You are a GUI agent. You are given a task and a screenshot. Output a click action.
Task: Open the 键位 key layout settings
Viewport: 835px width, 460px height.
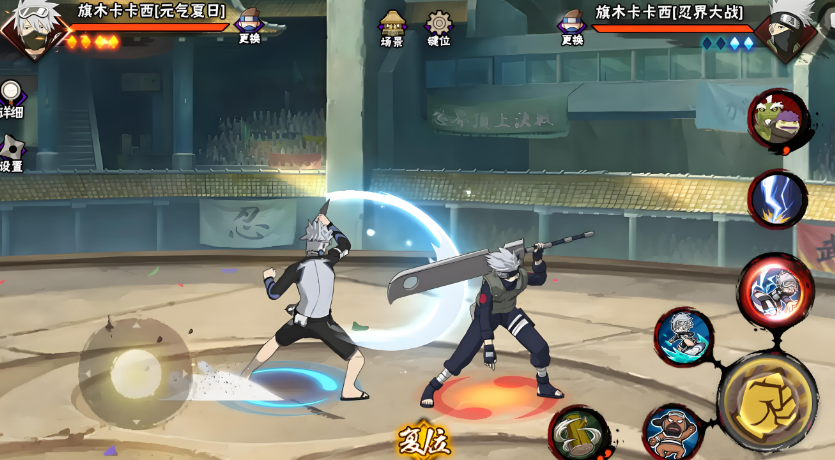click(439, 27)
